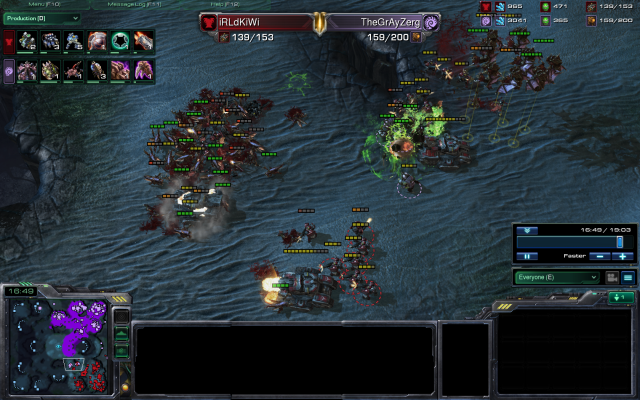
Task: Increase replay speed with plus button
Action: tap(622, 256)
